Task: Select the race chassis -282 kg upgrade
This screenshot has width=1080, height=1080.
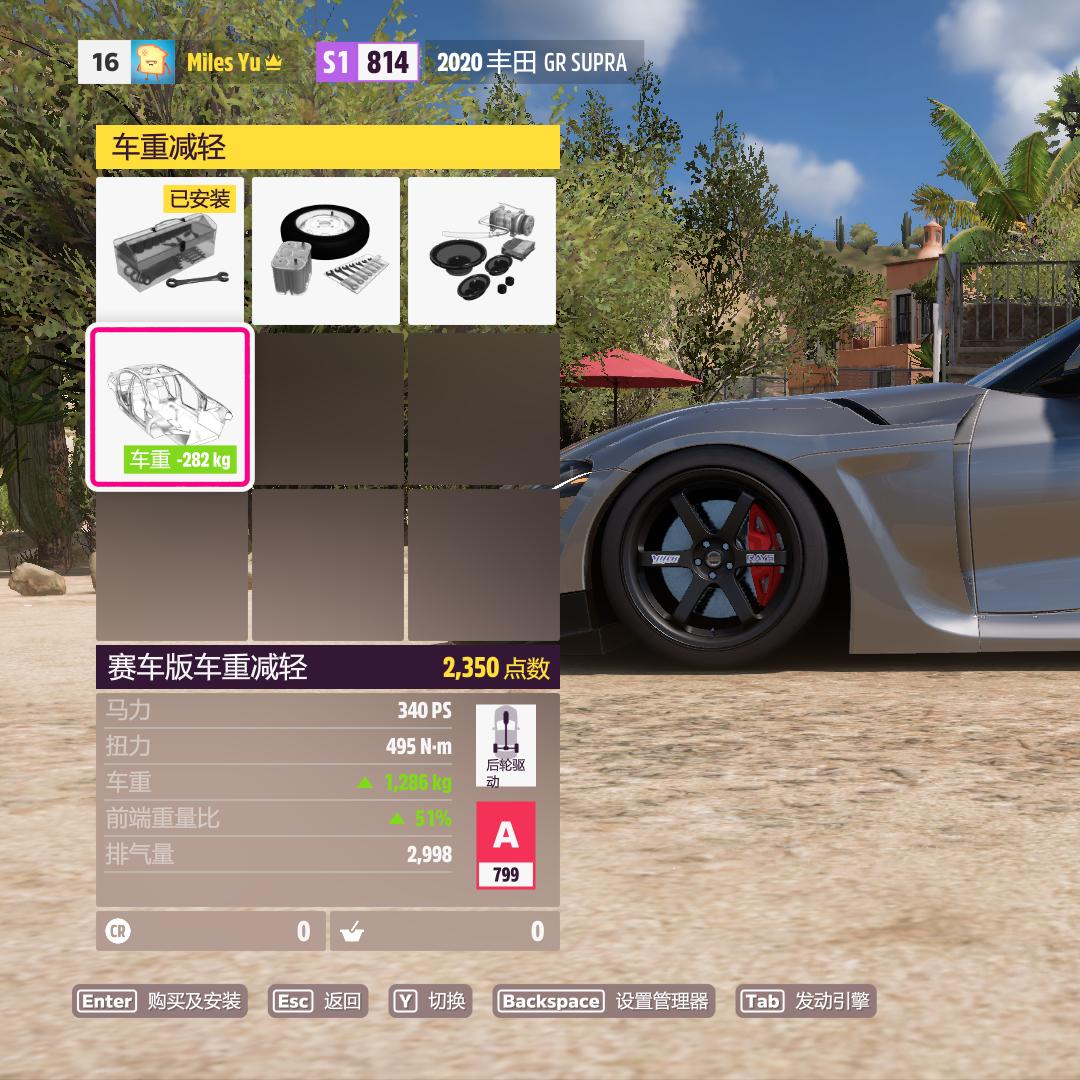Action: point(170,408)
